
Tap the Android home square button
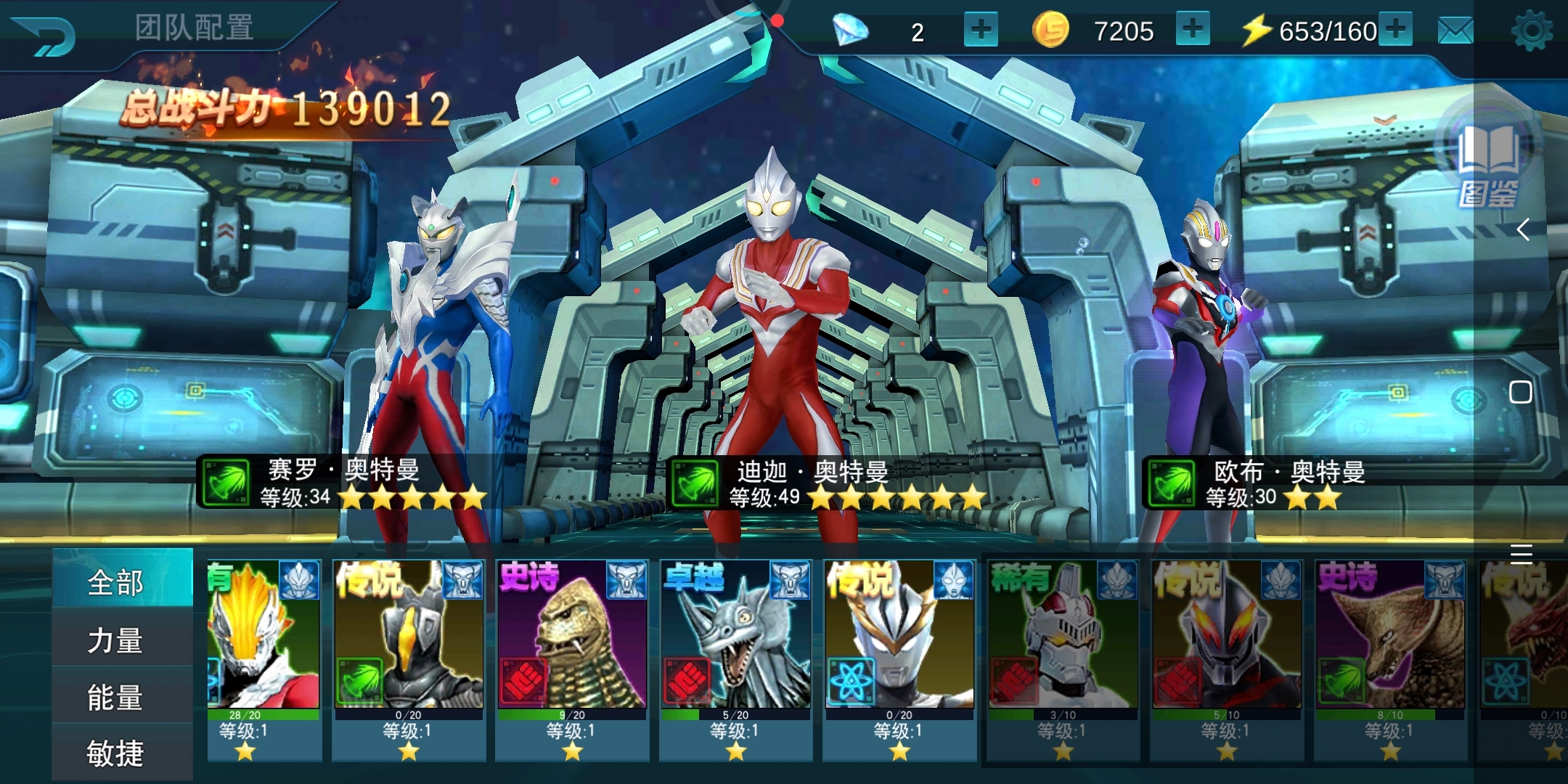coord(1520,392)
